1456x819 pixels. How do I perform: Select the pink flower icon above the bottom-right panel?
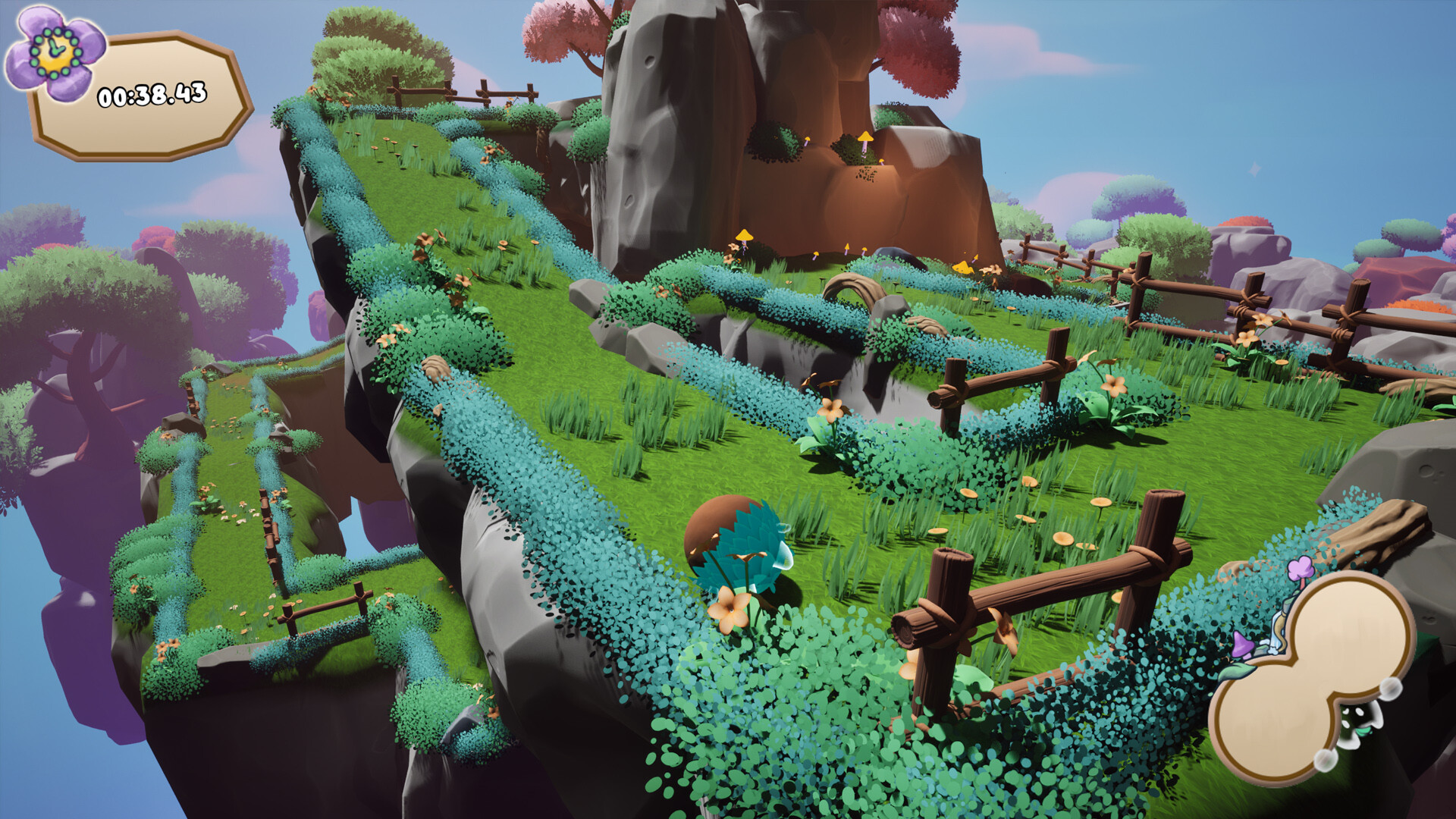click(x=1300, y=568)
